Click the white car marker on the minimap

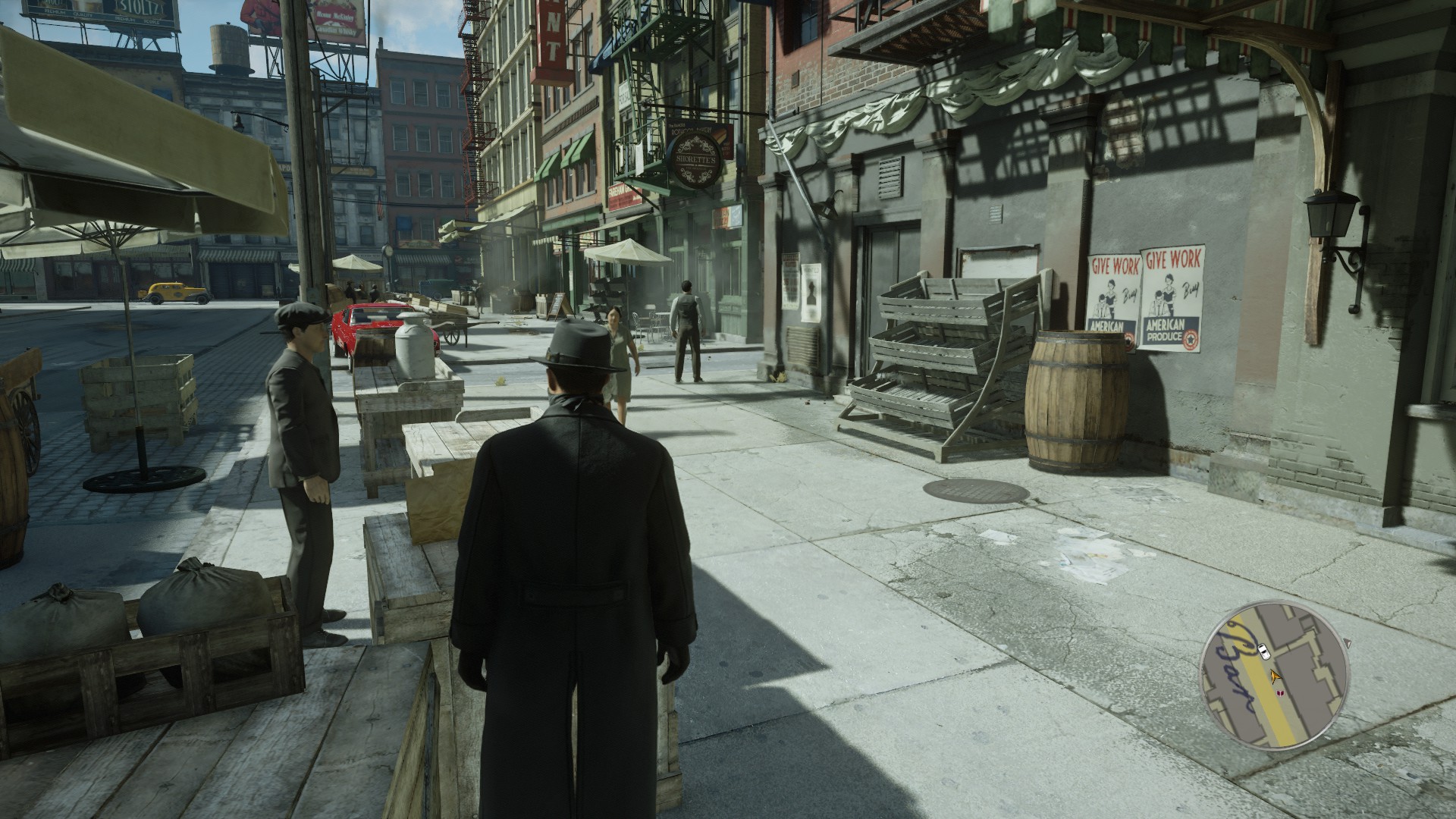coord(1263,650)
